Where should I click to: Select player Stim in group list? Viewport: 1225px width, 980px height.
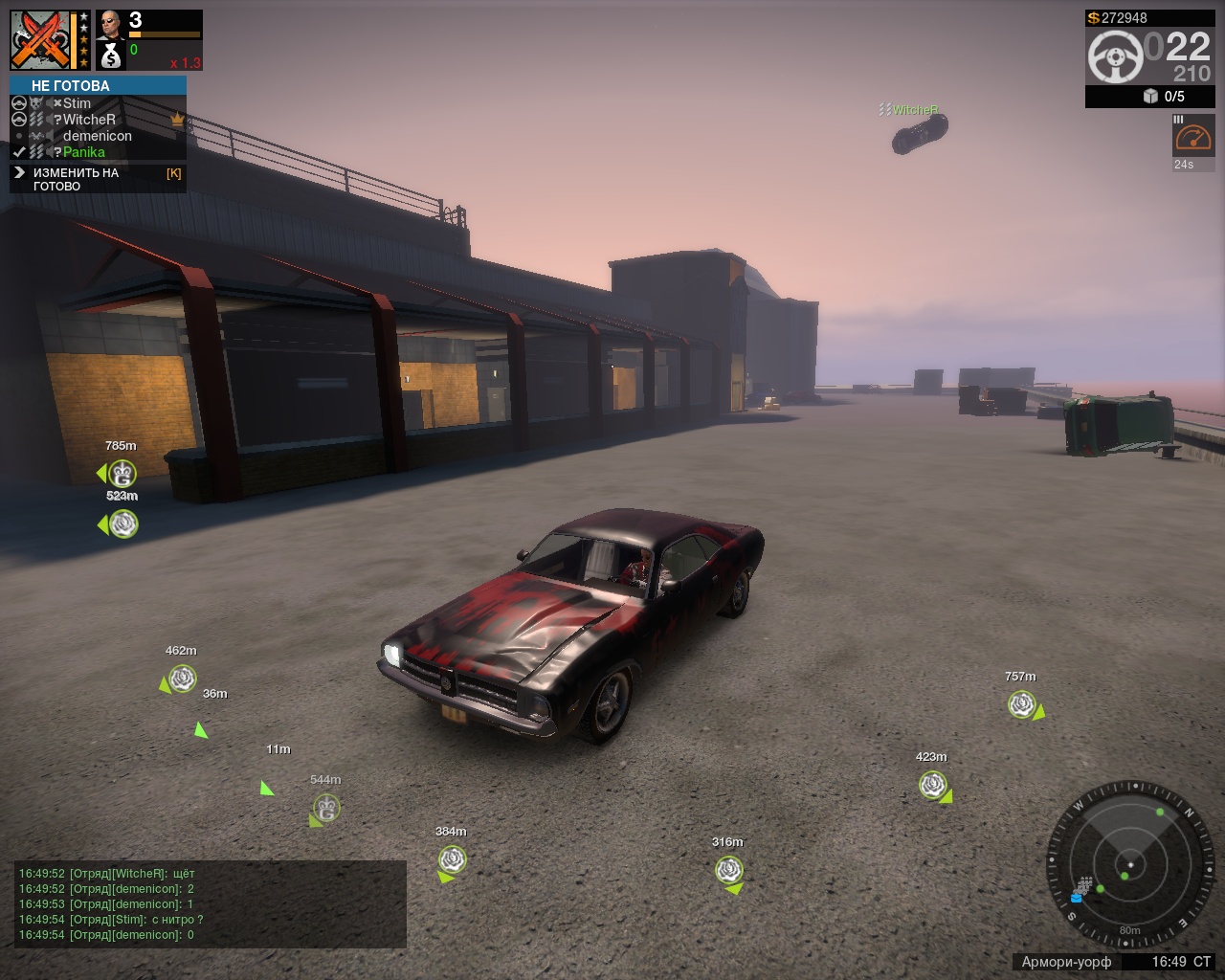[x=77, y=103]
